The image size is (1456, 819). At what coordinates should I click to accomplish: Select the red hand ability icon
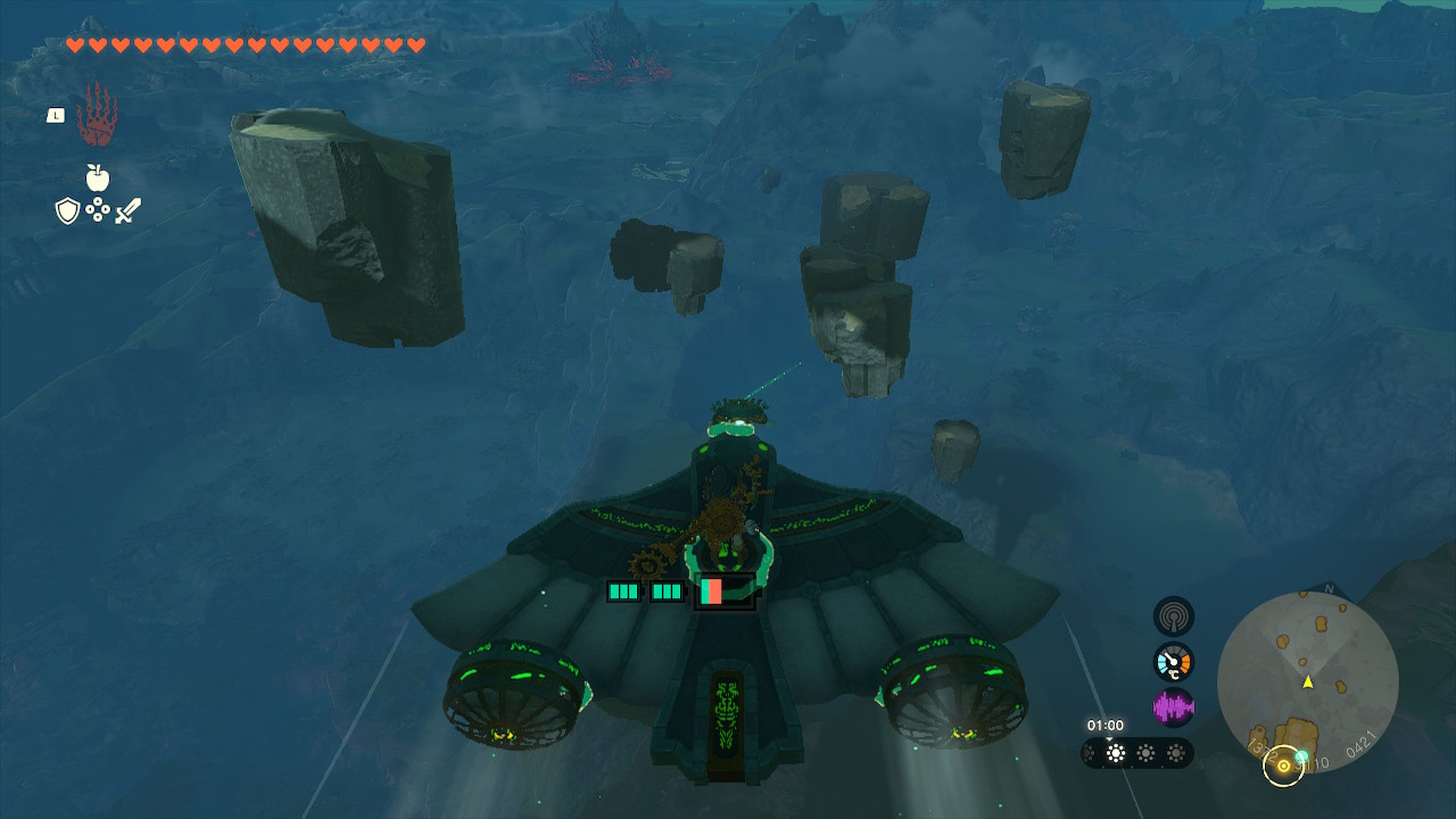click(x=97, y=115)
